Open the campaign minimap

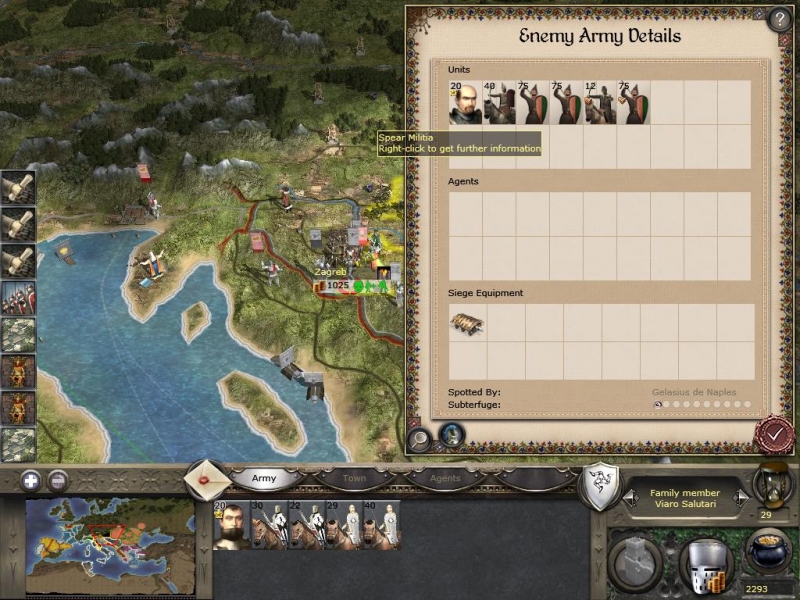(x=110, y=538)
